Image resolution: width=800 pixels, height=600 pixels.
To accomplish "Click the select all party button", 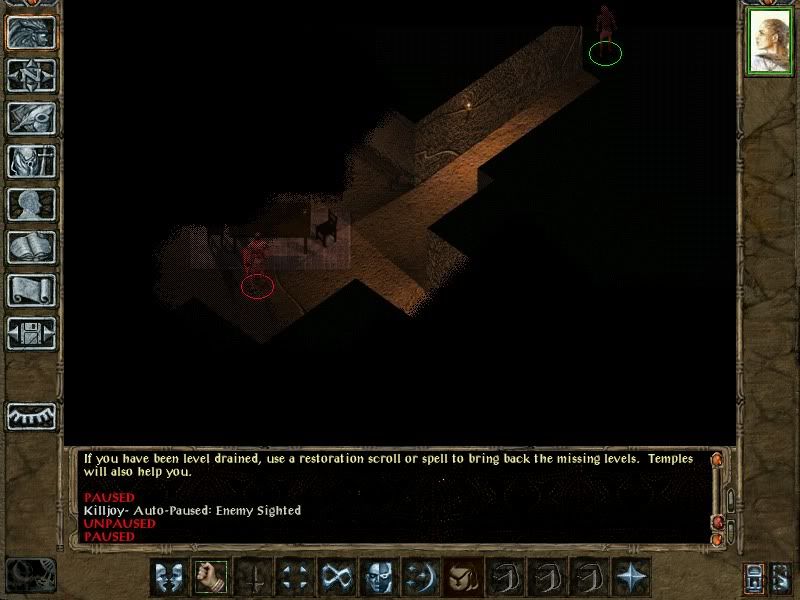I will point(756,578).
